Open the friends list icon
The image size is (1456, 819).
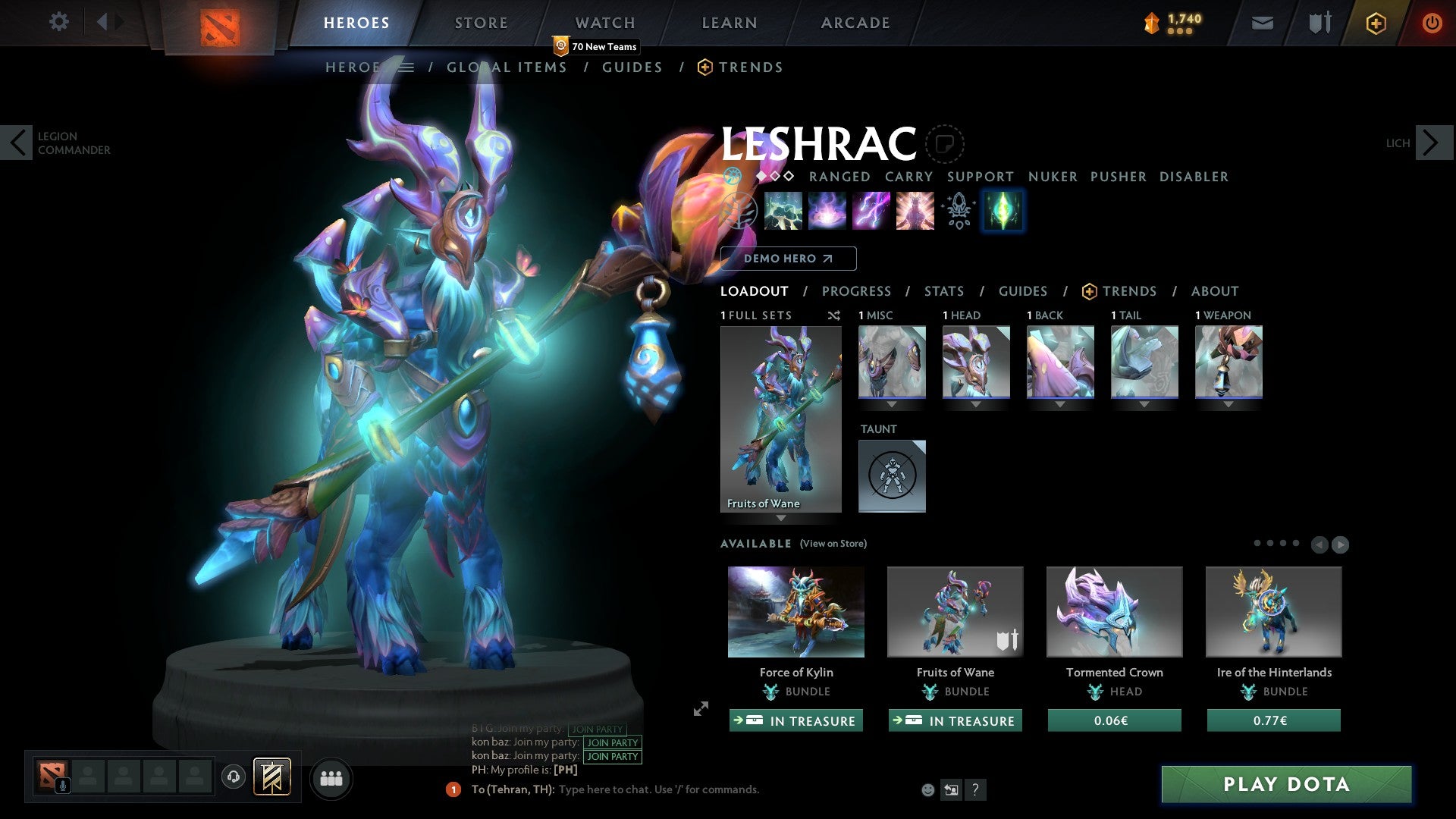(331, 777)
